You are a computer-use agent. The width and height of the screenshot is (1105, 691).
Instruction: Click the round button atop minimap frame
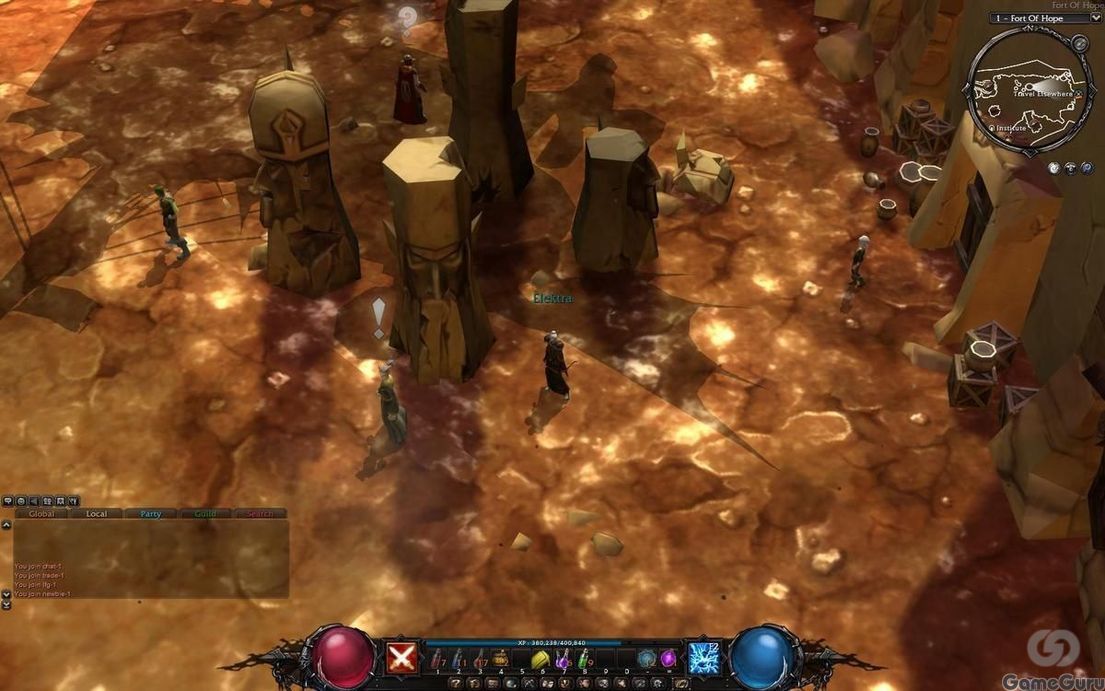click(x=1079, y=43)
